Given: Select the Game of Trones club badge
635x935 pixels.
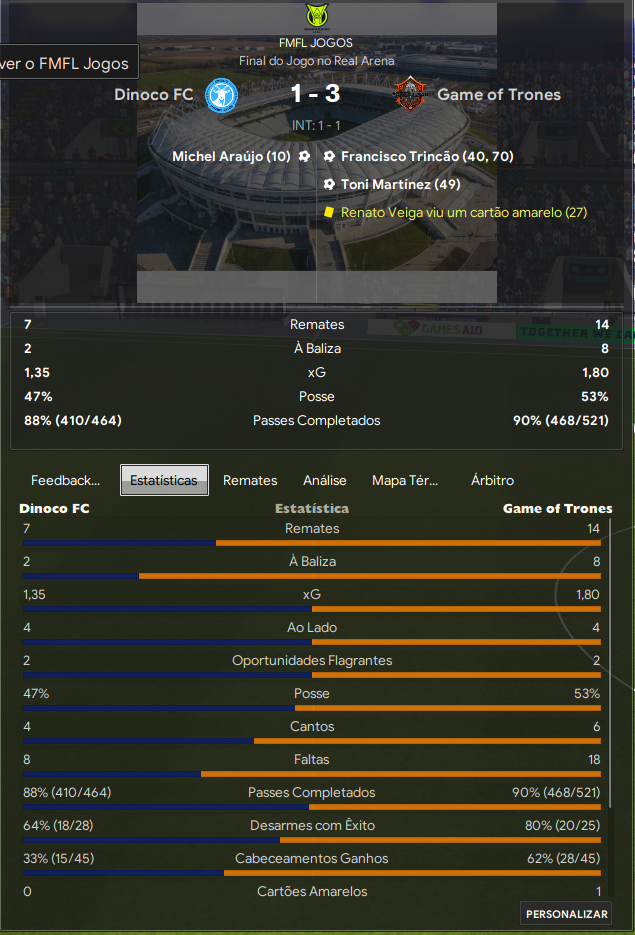Looking at the screenshot, I should pos(410,95).
